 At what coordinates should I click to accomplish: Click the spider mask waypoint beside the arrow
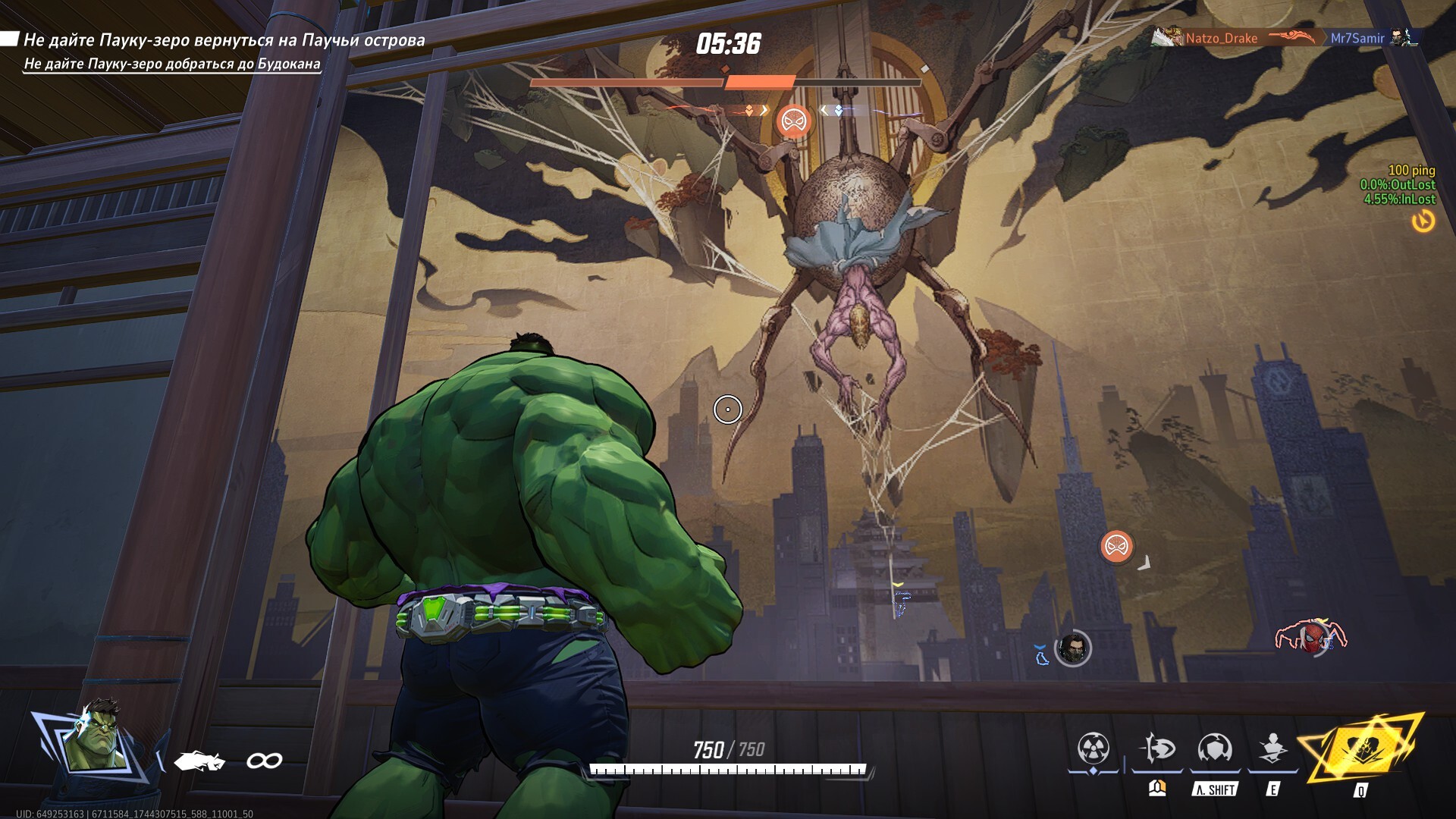tap(1116, 547)
